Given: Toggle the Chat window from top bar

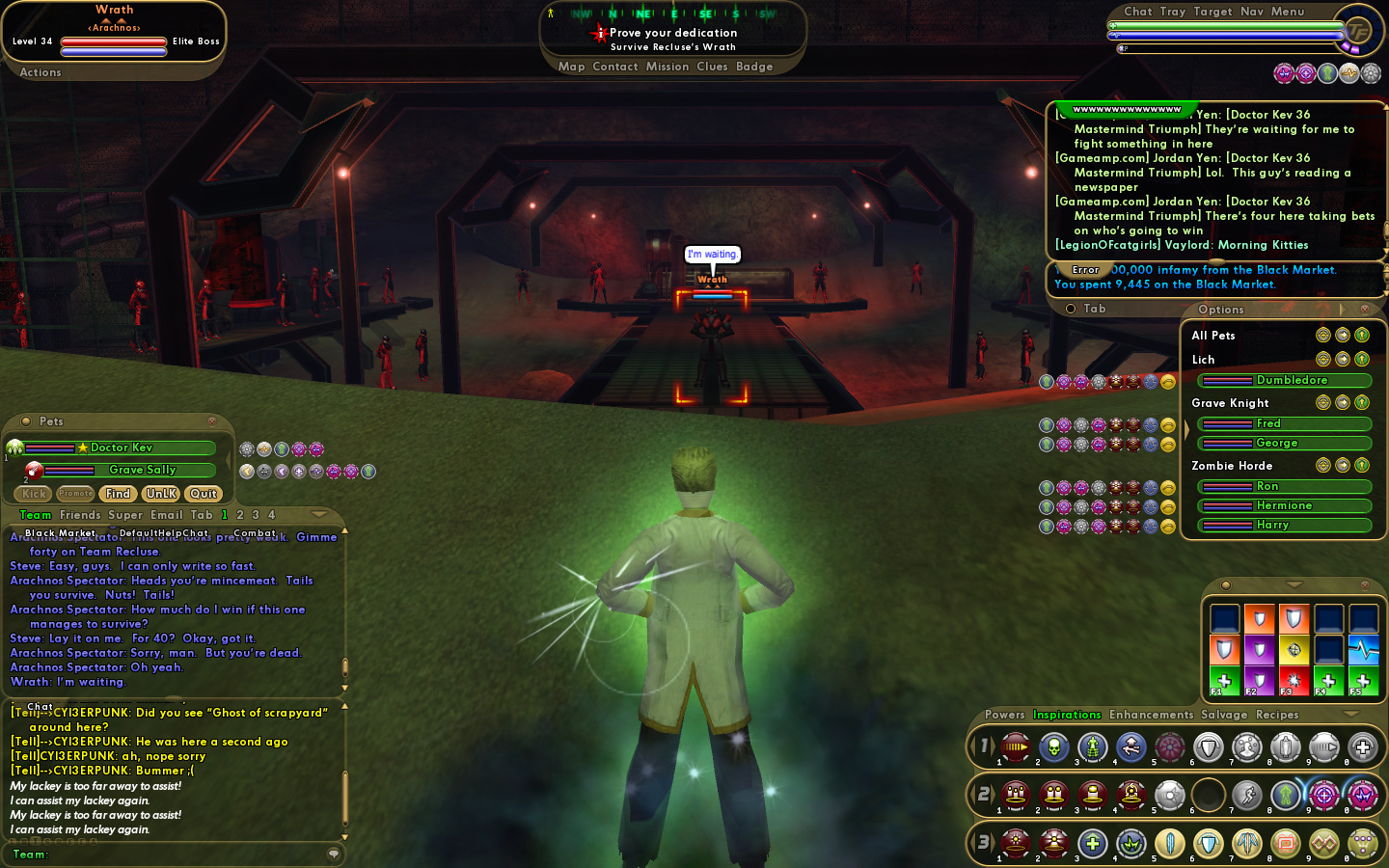Looking at the screenshot, I should click(1138, 12).
